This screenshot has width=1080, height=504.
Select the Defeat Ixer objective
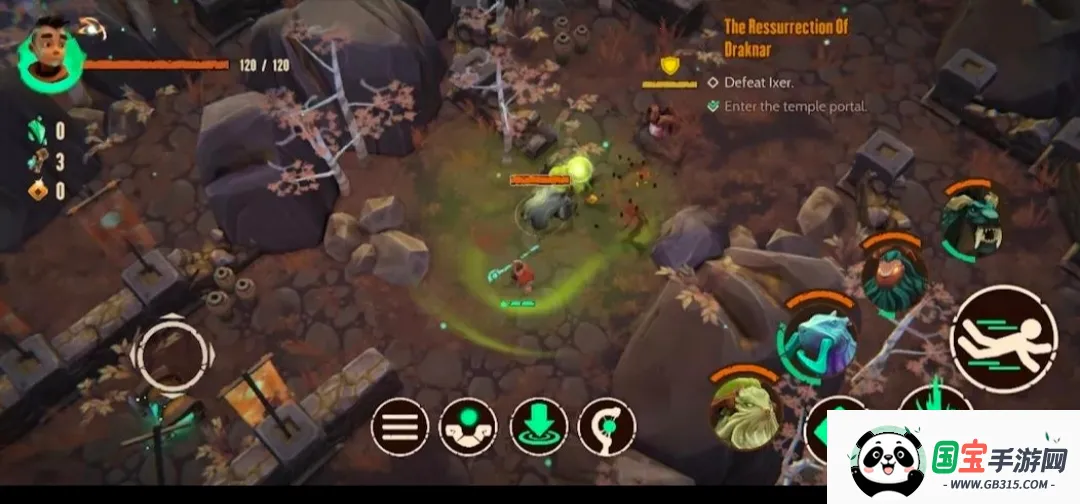pos(757,82)
